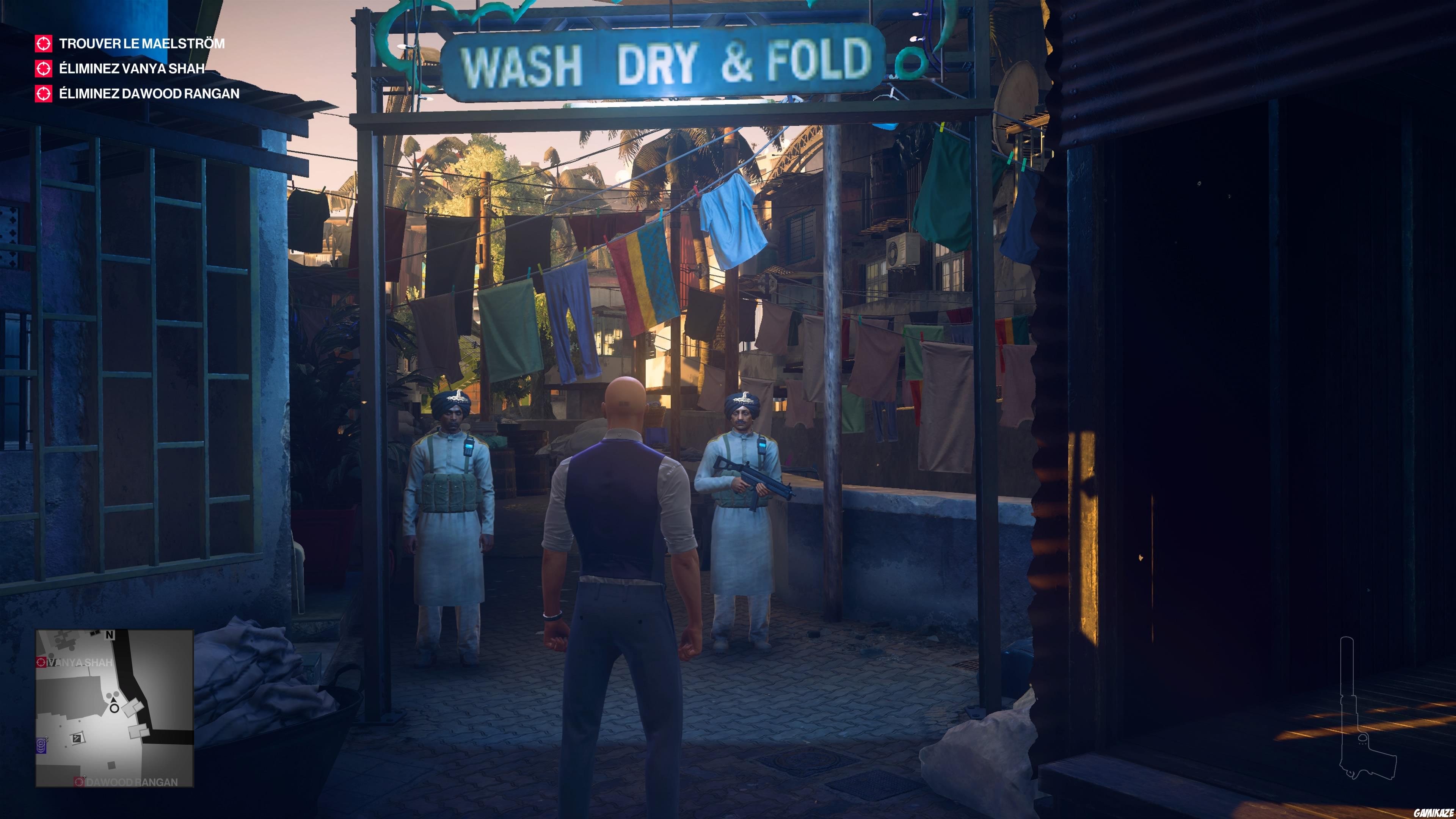Click the player position arrow on the minimap
Image resolution: width=1456 pixels, height=819 pixels.
click(114, 701)
